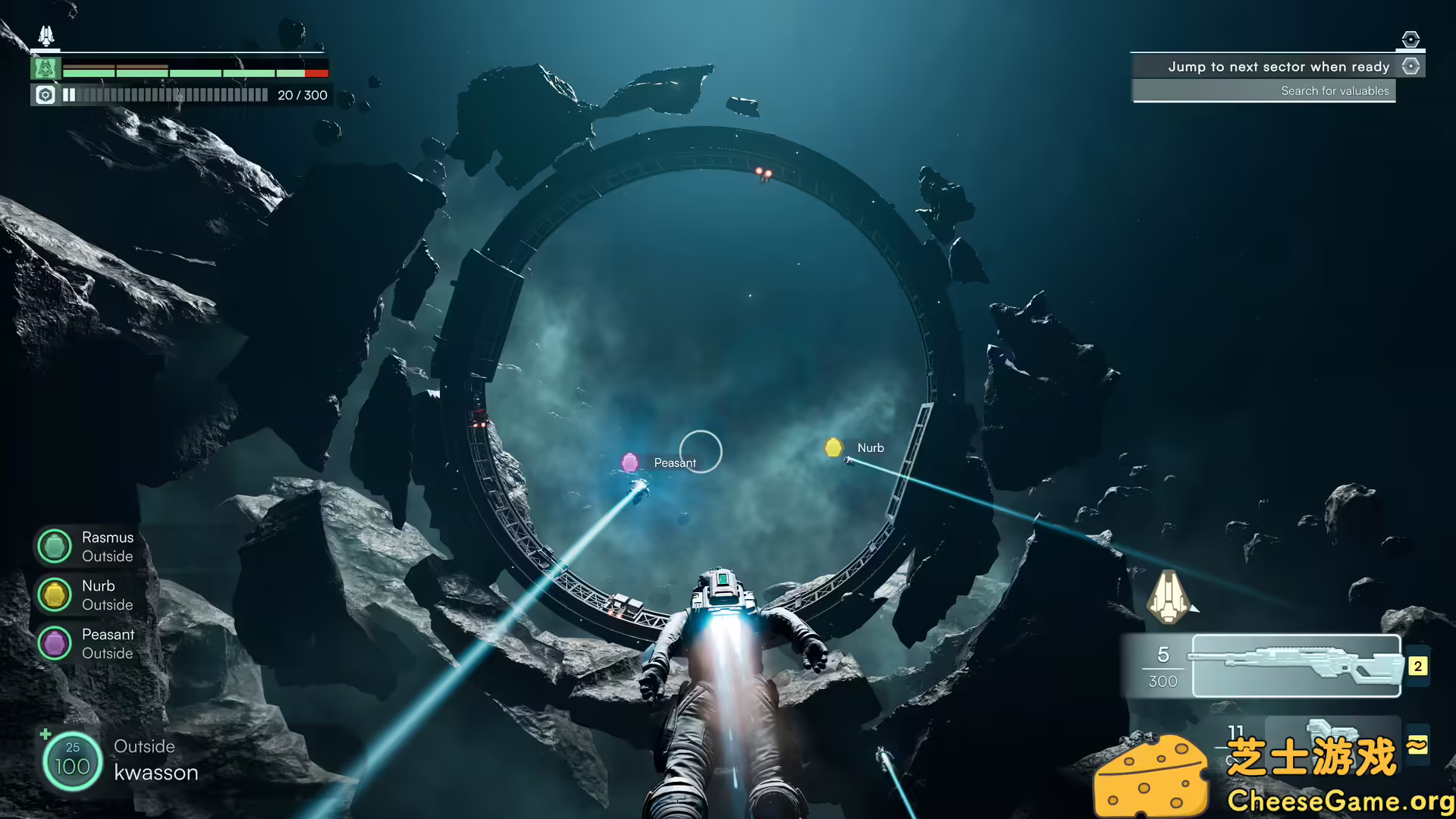The image size is (1456, 819).
Task: Toggle Nurb's yellow waypoint marker in the ring
Action: [x=833, y=447]
